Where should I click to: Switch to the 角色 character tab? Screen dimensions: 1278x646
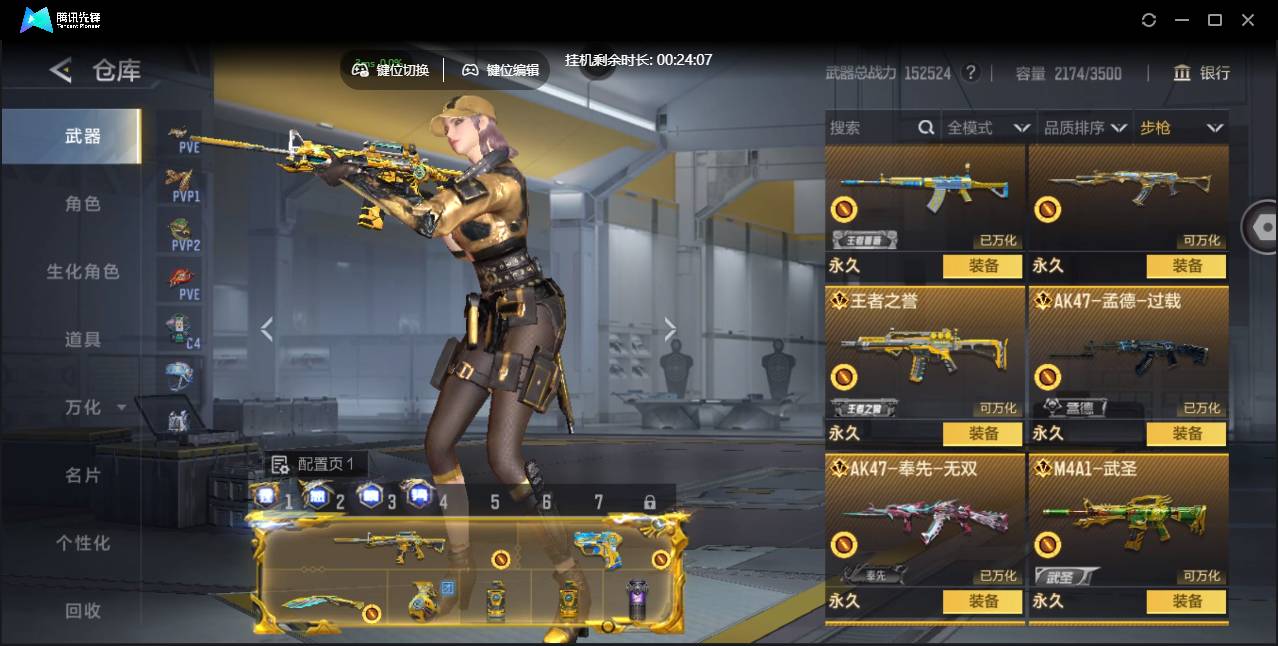83,204
